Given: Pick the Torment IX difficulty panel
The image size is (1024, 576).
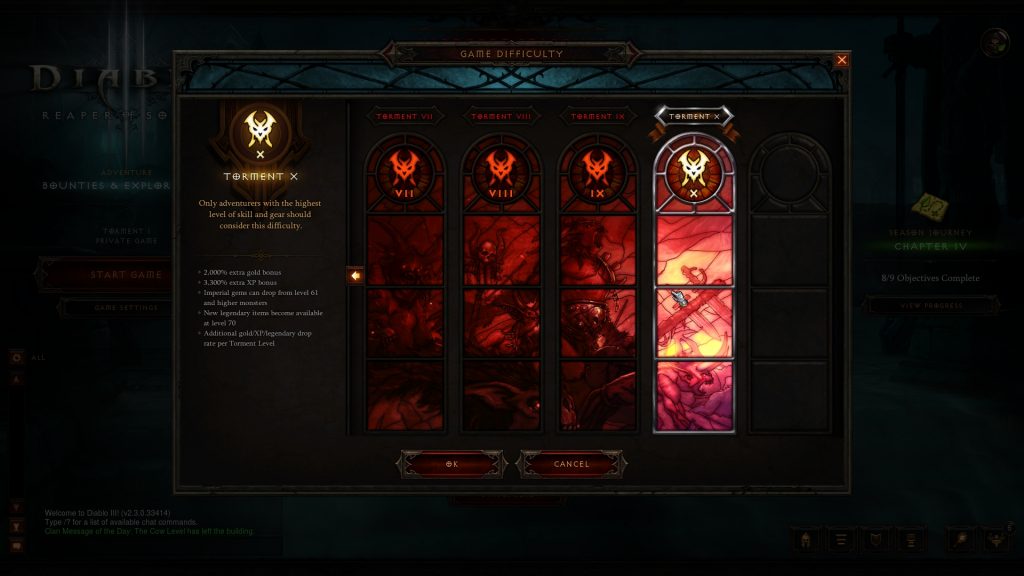Looking at the screenshot, I should coord(597,285).
